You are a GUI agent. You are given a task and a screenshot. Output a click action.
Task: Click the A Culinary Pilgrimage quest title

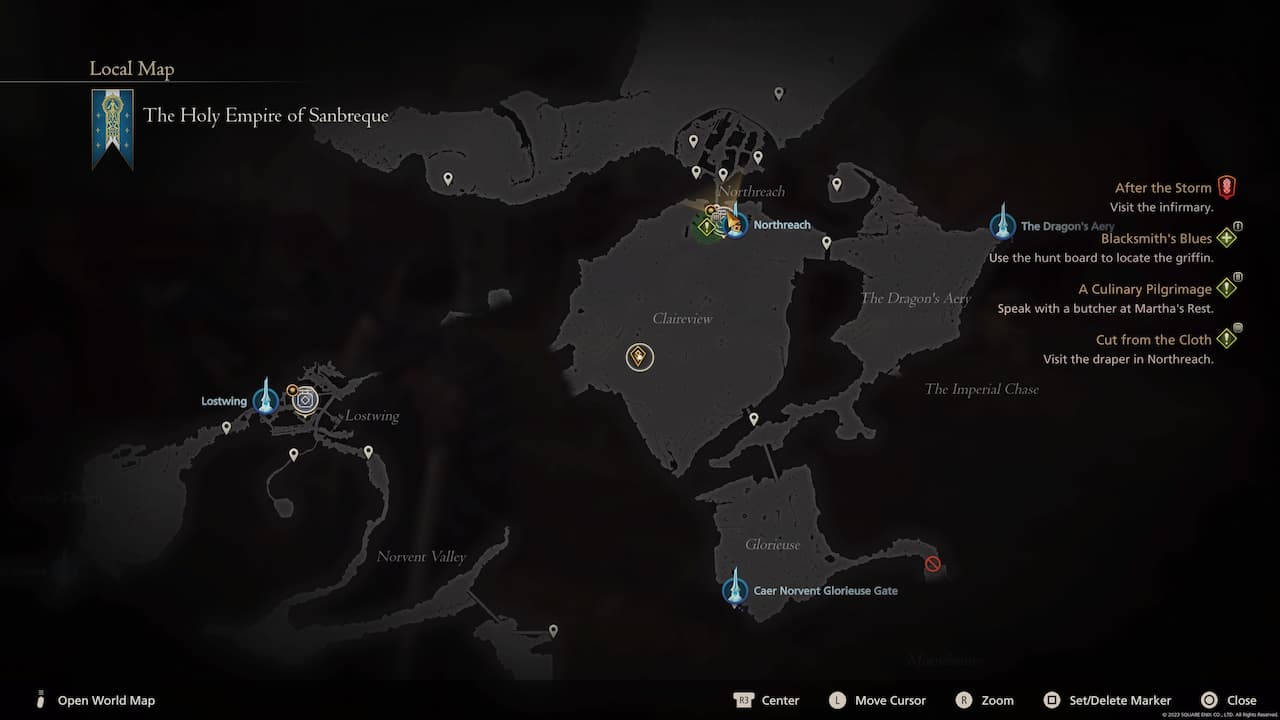click(1146, 289)
